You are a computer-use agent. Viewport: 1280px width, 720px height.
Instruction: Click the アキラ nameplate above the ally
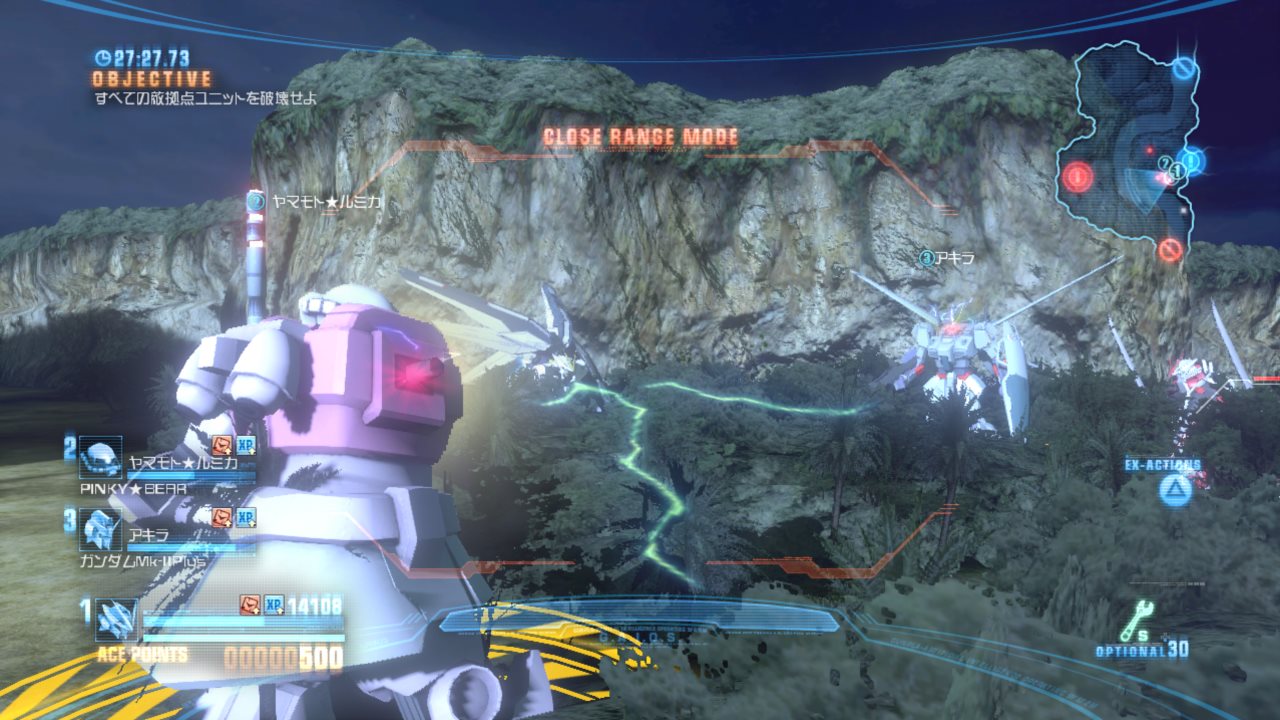click(946, 258)
